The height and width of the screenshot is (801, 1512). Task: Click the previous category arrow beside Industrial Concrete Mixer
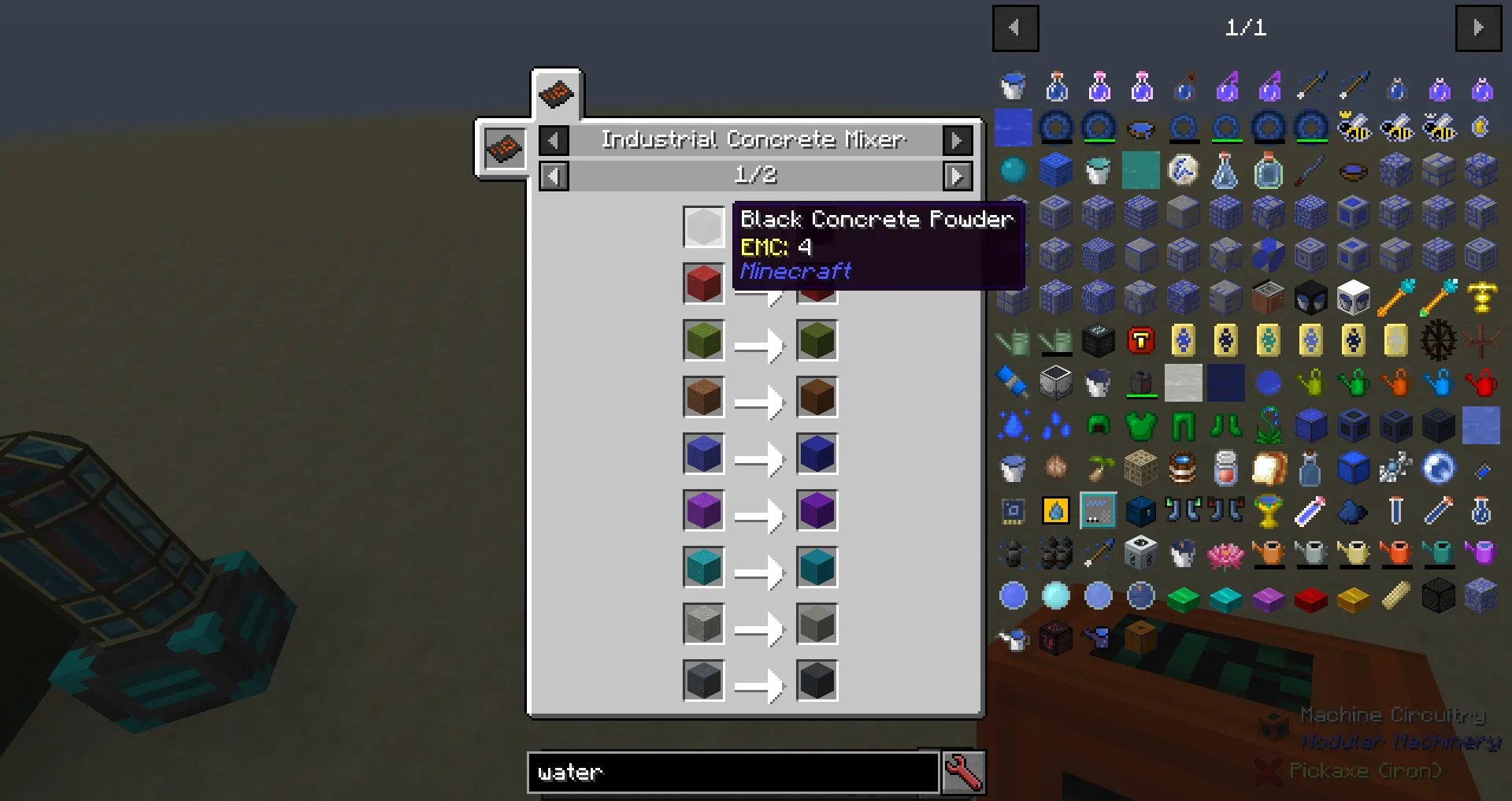coord(554,139)
